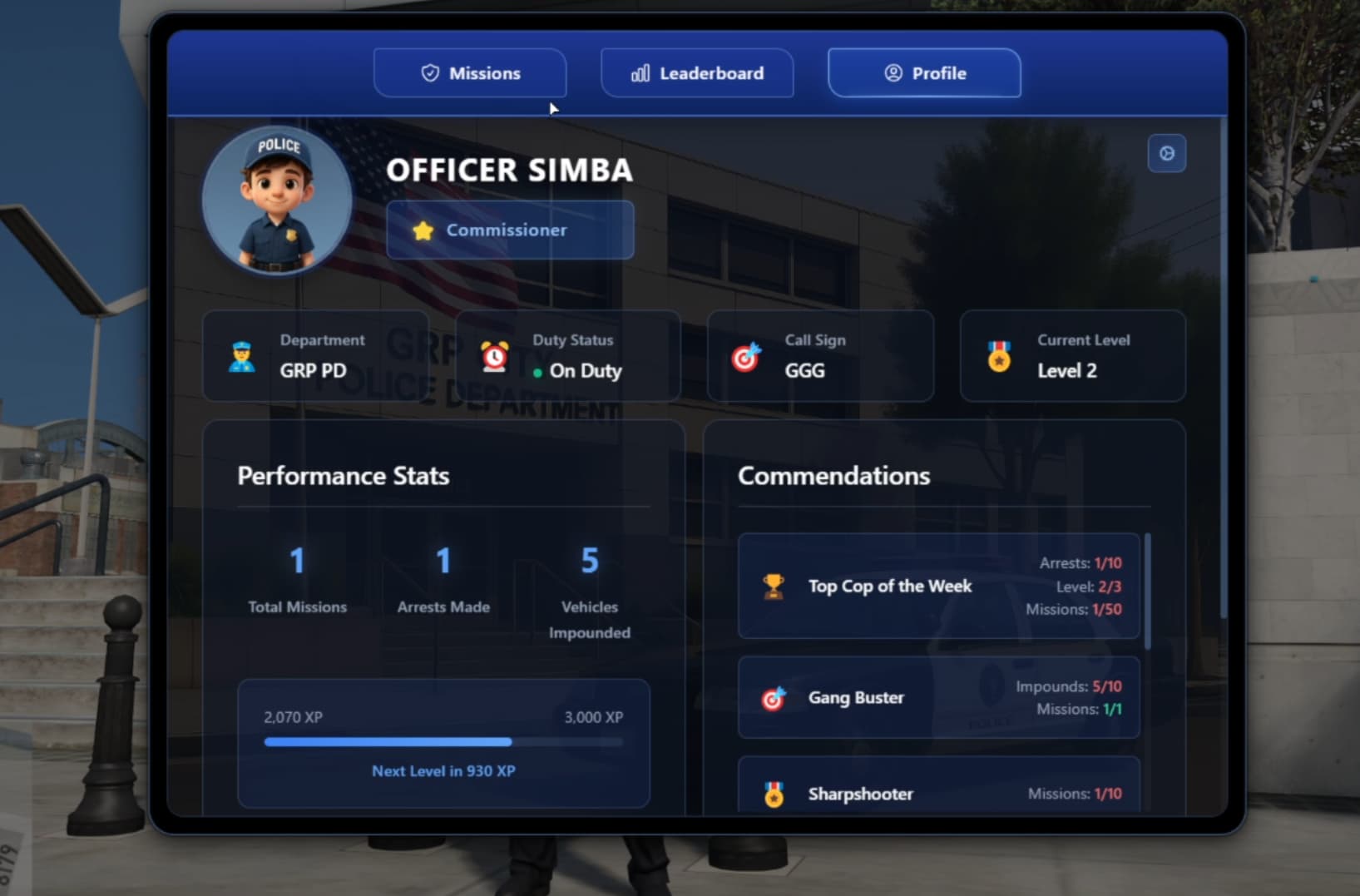Click the Commissioner rank badge
Image resolution: width=1360 pixels, height=896 pixels.
(510, 230)
